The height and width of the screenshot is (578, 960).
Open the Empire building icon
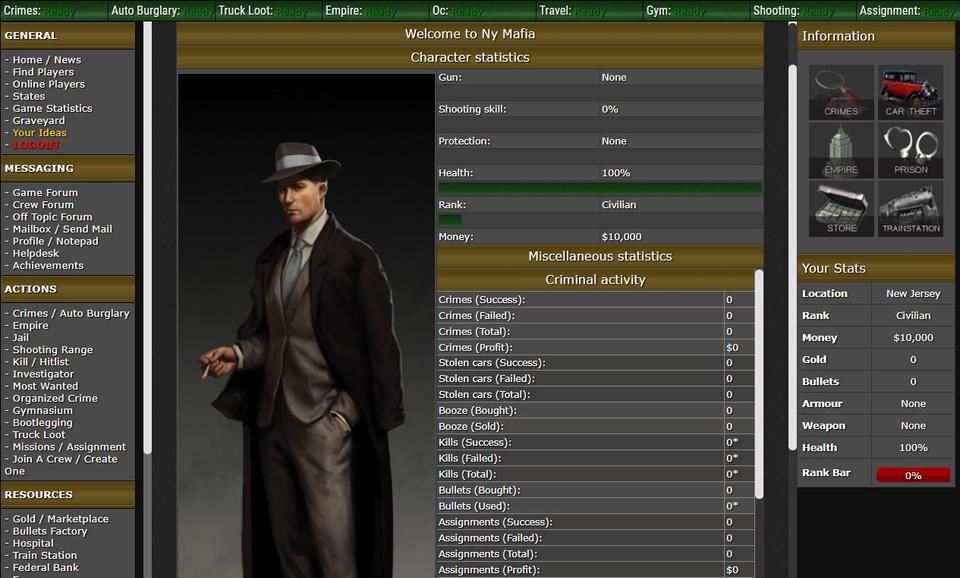tap(841, 150)
